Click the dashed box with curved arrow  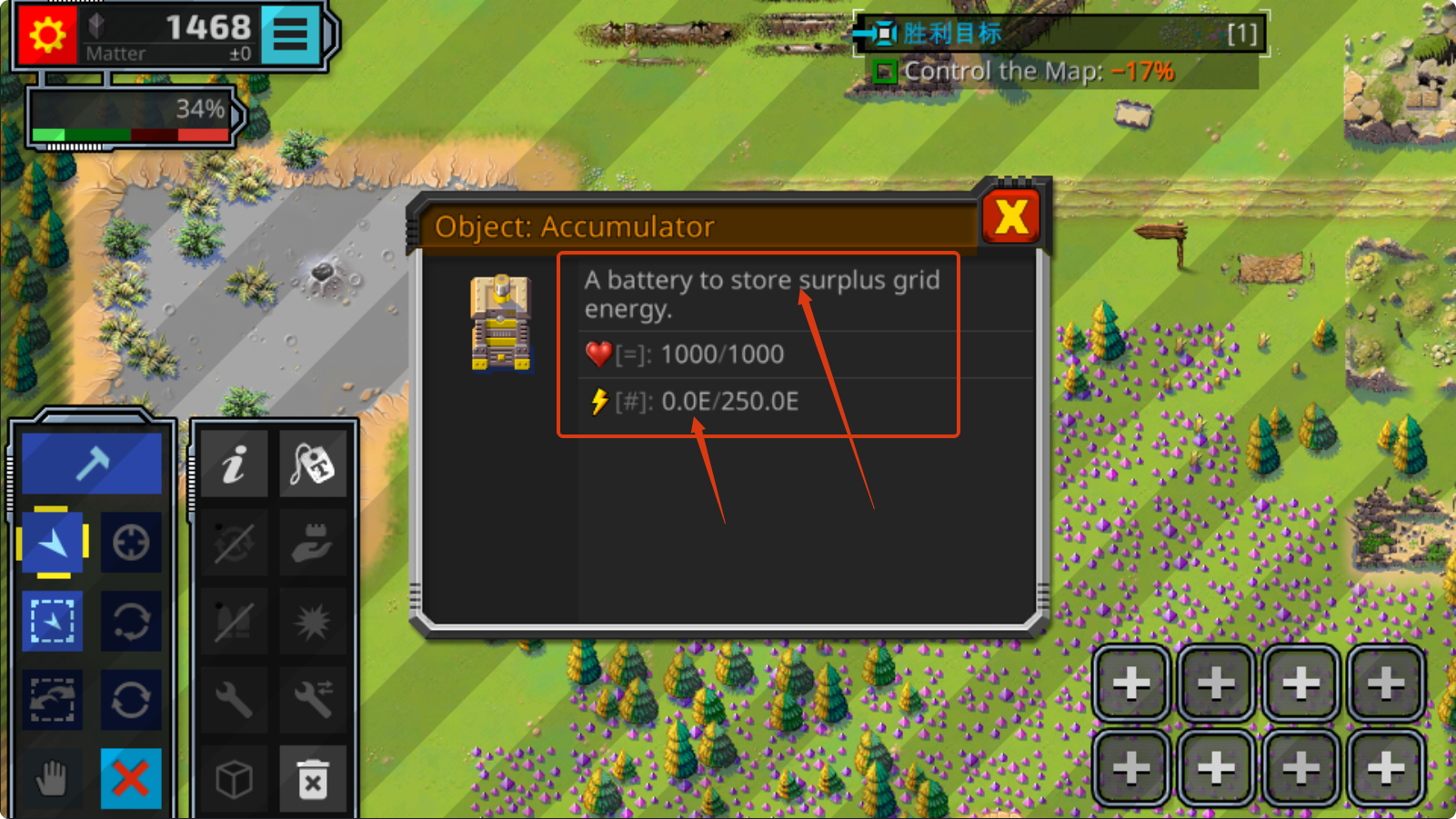(x=53, y=700)
